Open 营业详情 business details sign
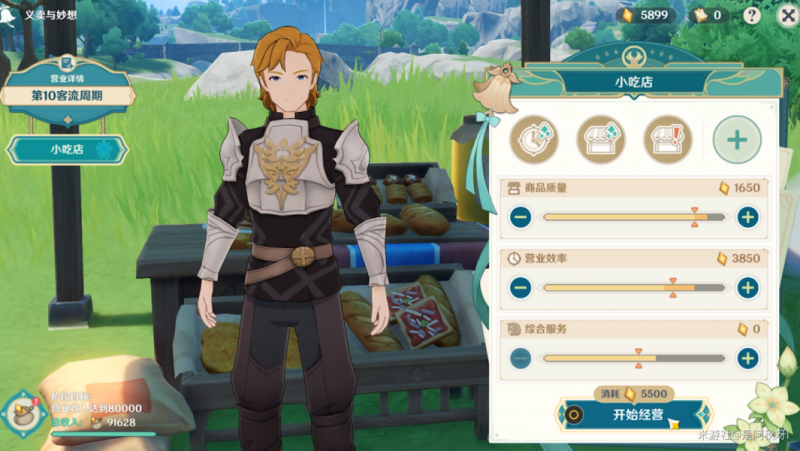The height and width of the screenshot is (451, 800). click(67, 90)
